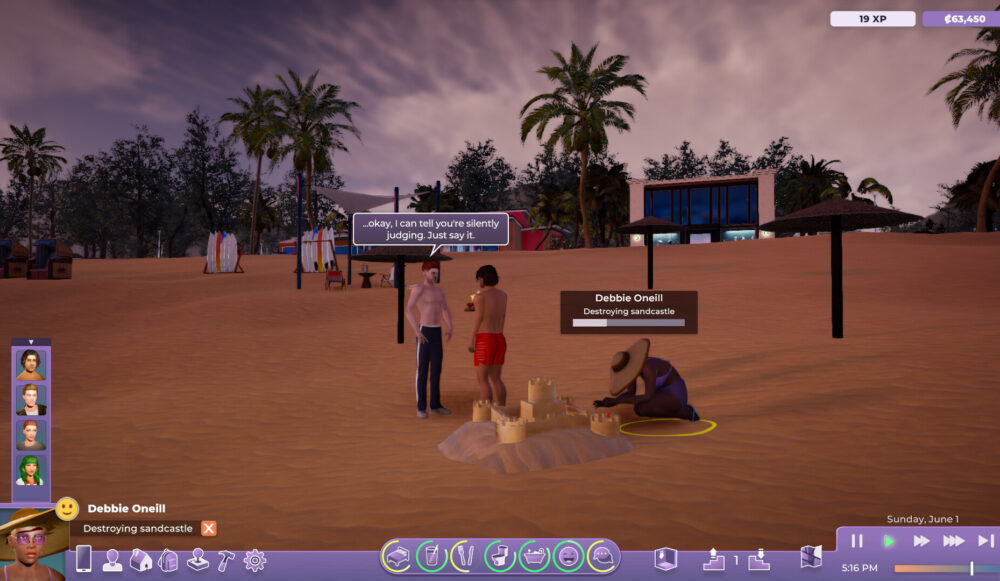Open the backpack inventory
Viewport: 1000px width, 581px height.
pyautogui.click(x=168, y=560)
